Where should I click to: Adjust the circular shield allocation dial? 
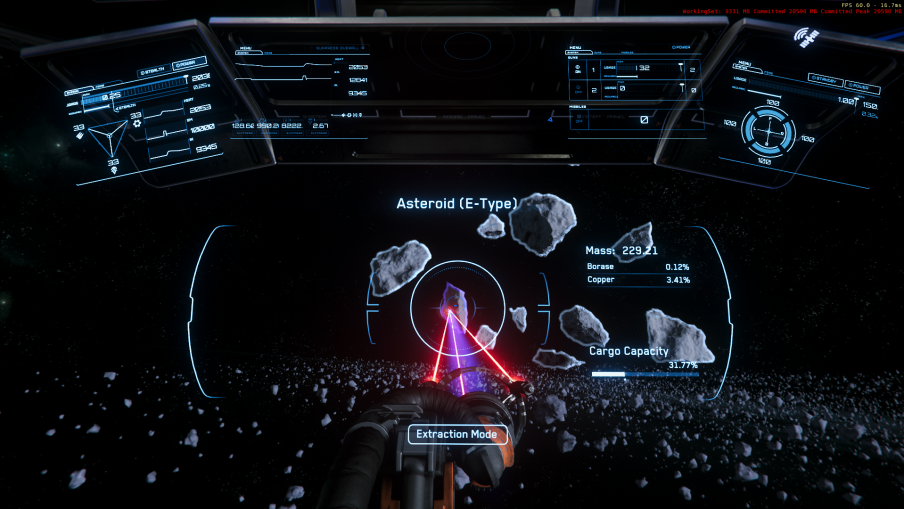pyautogui.click(x=768, y=130)
